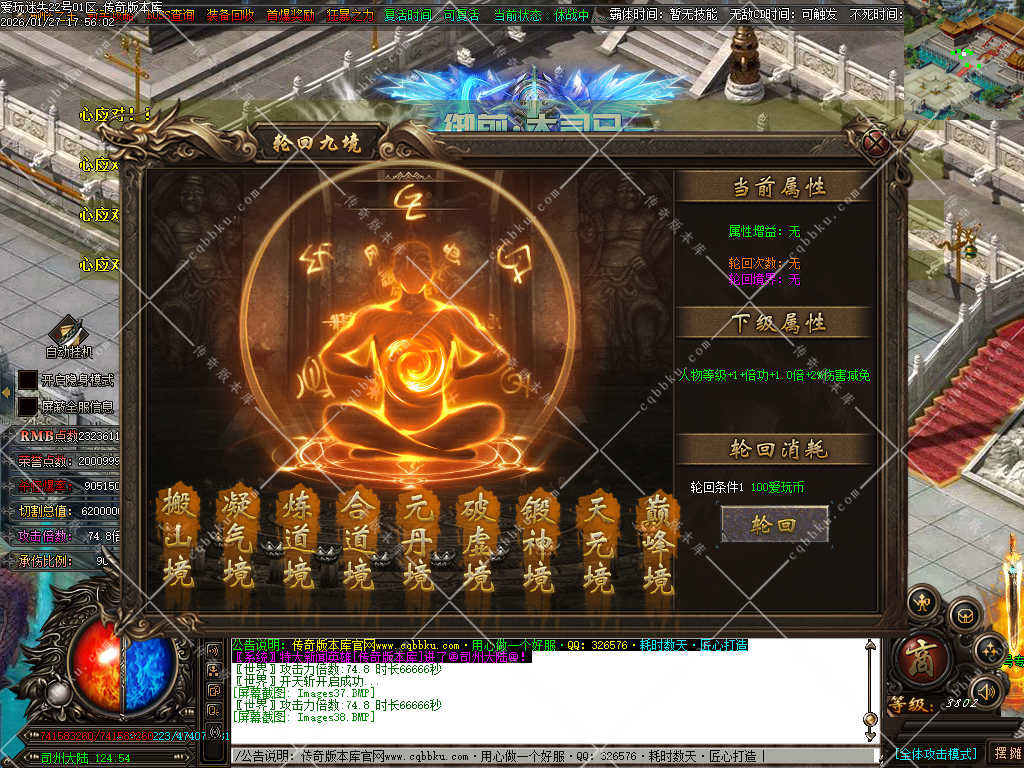The image size is (1024, 768).
Task: Choose the 元丹境 realm tablet
Action: pyautogui.click(x=417, y=540)
